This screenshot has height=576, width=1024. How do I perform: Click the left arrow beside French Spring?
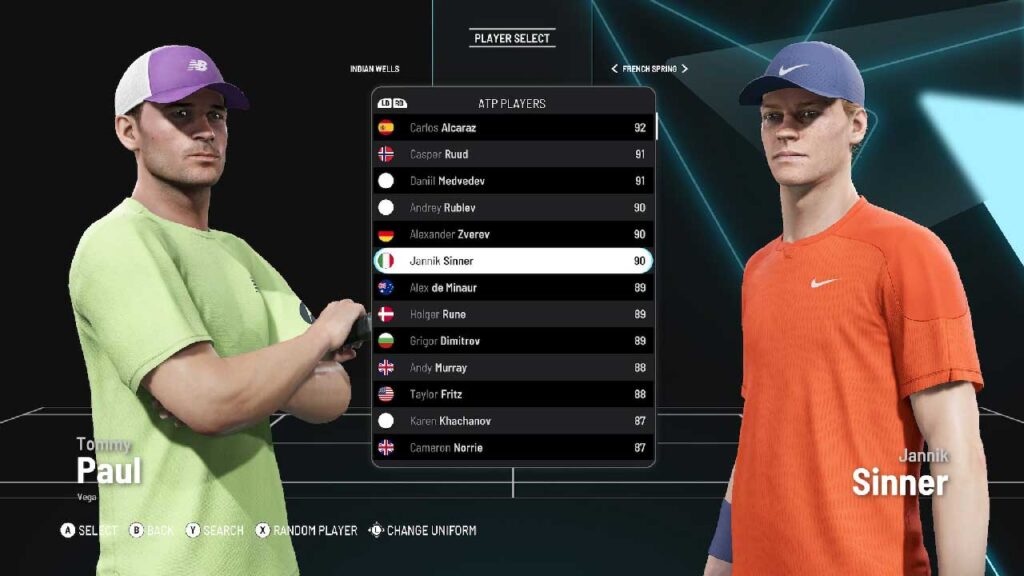pyautogui.click(x=614, y=69)
